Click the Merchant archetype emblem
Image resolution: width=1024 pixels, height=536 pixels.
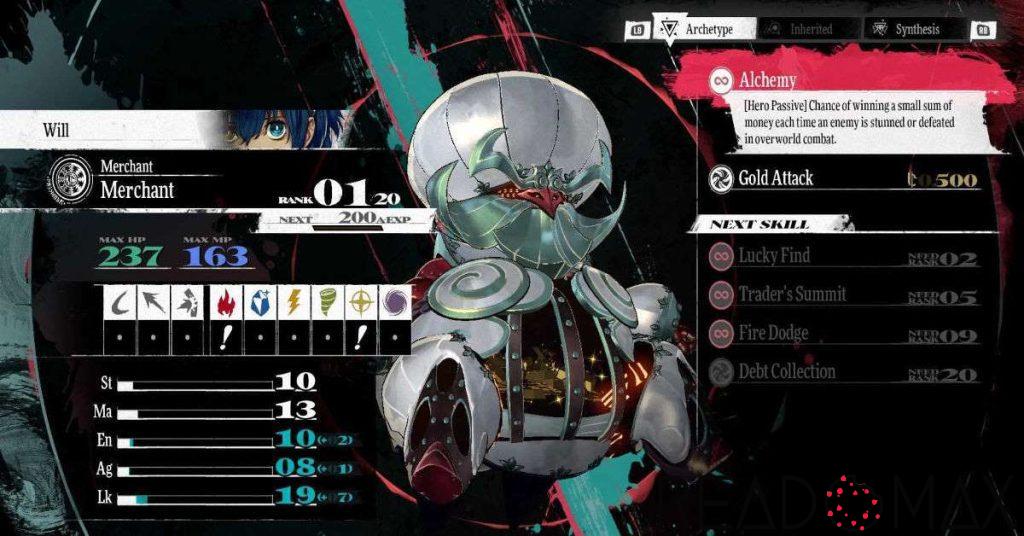click(x=70, y=179)
